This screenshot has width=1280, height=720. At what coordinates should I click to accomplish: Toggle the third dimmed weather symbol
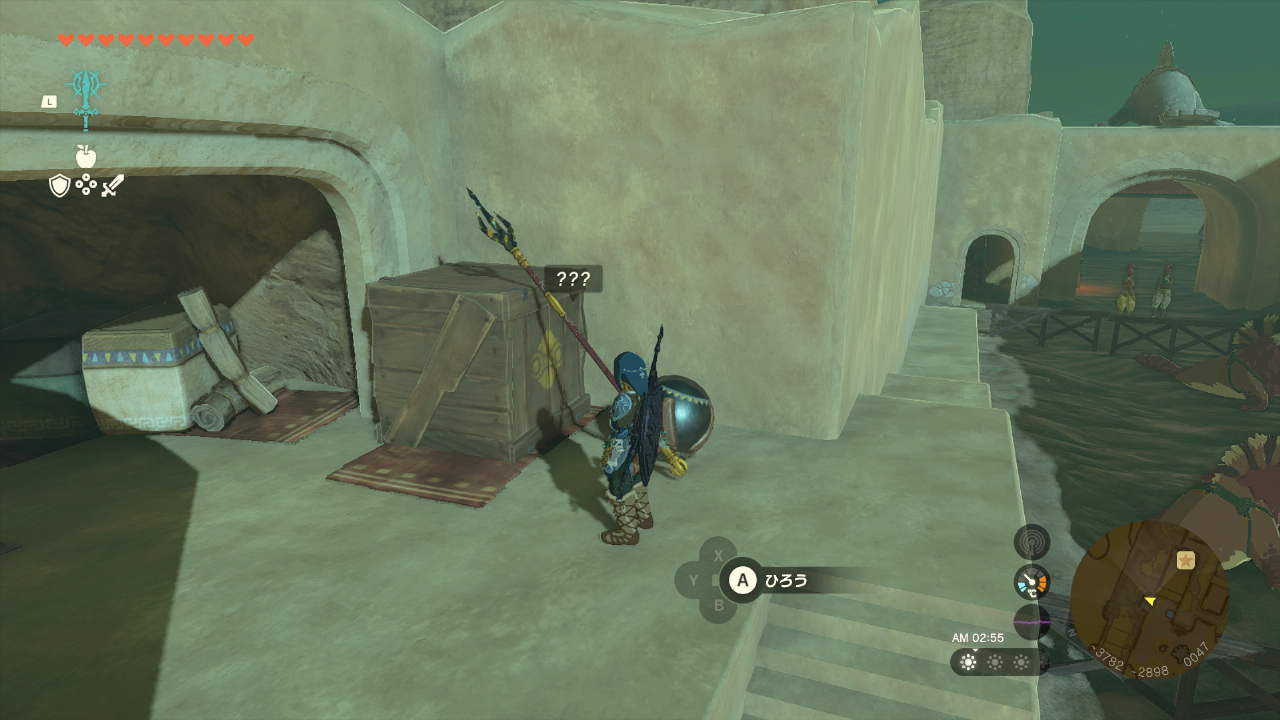(1023, 661)
